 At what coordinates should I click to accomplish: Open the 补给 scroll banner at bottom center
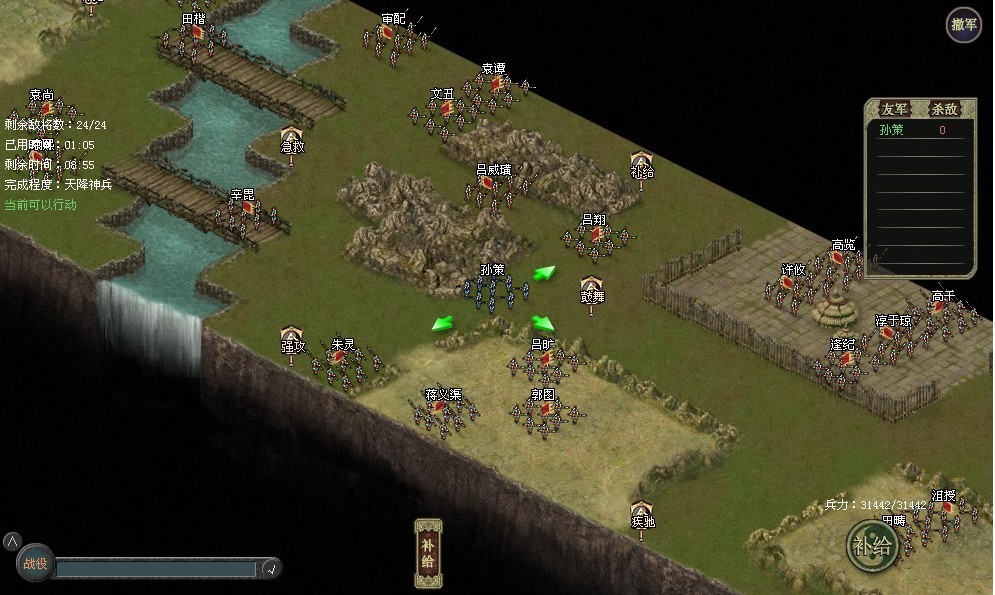coord(428,553)
